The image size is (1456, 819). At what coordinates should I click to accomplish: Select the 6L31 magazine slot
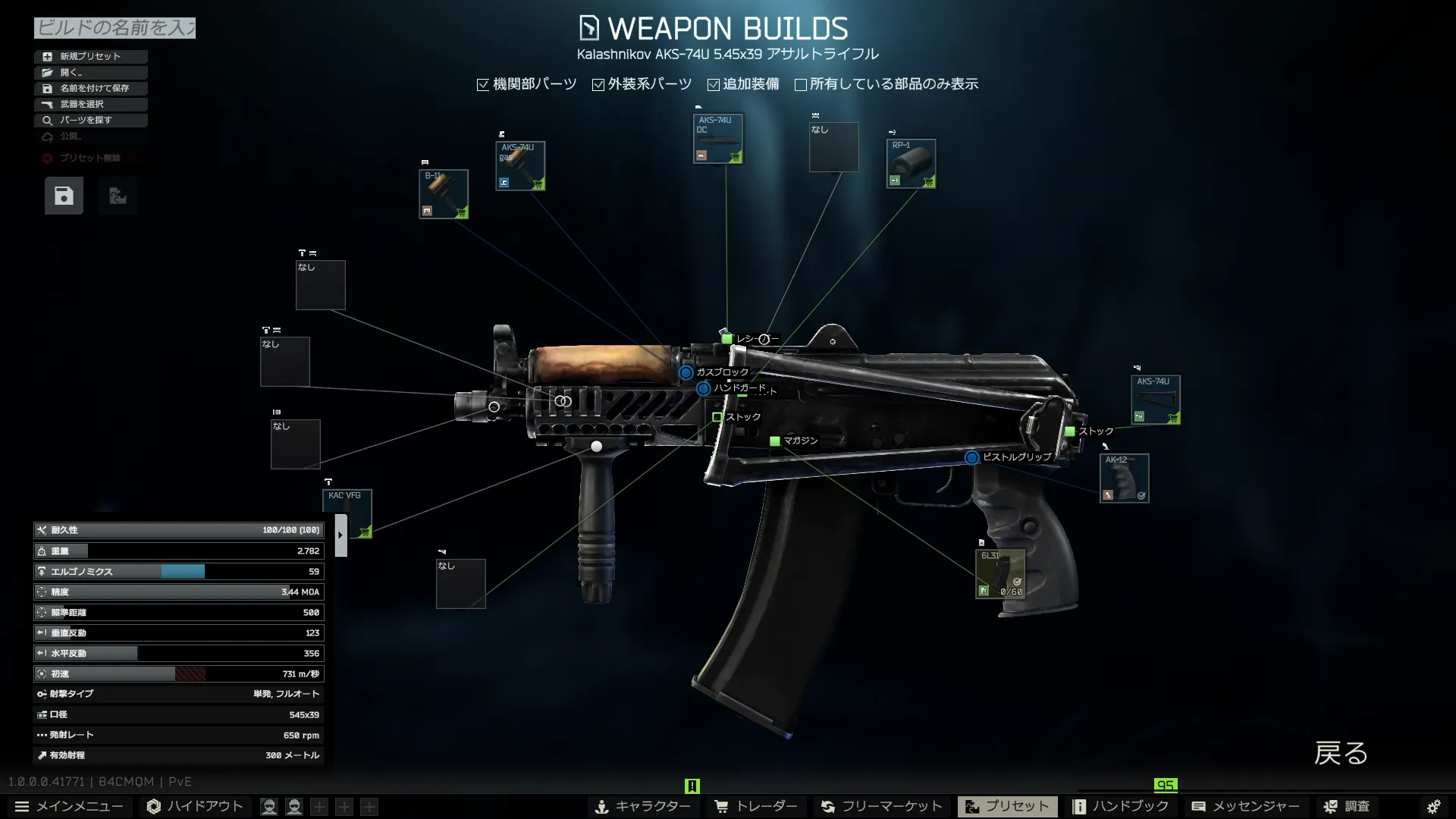tap(999, 574)
